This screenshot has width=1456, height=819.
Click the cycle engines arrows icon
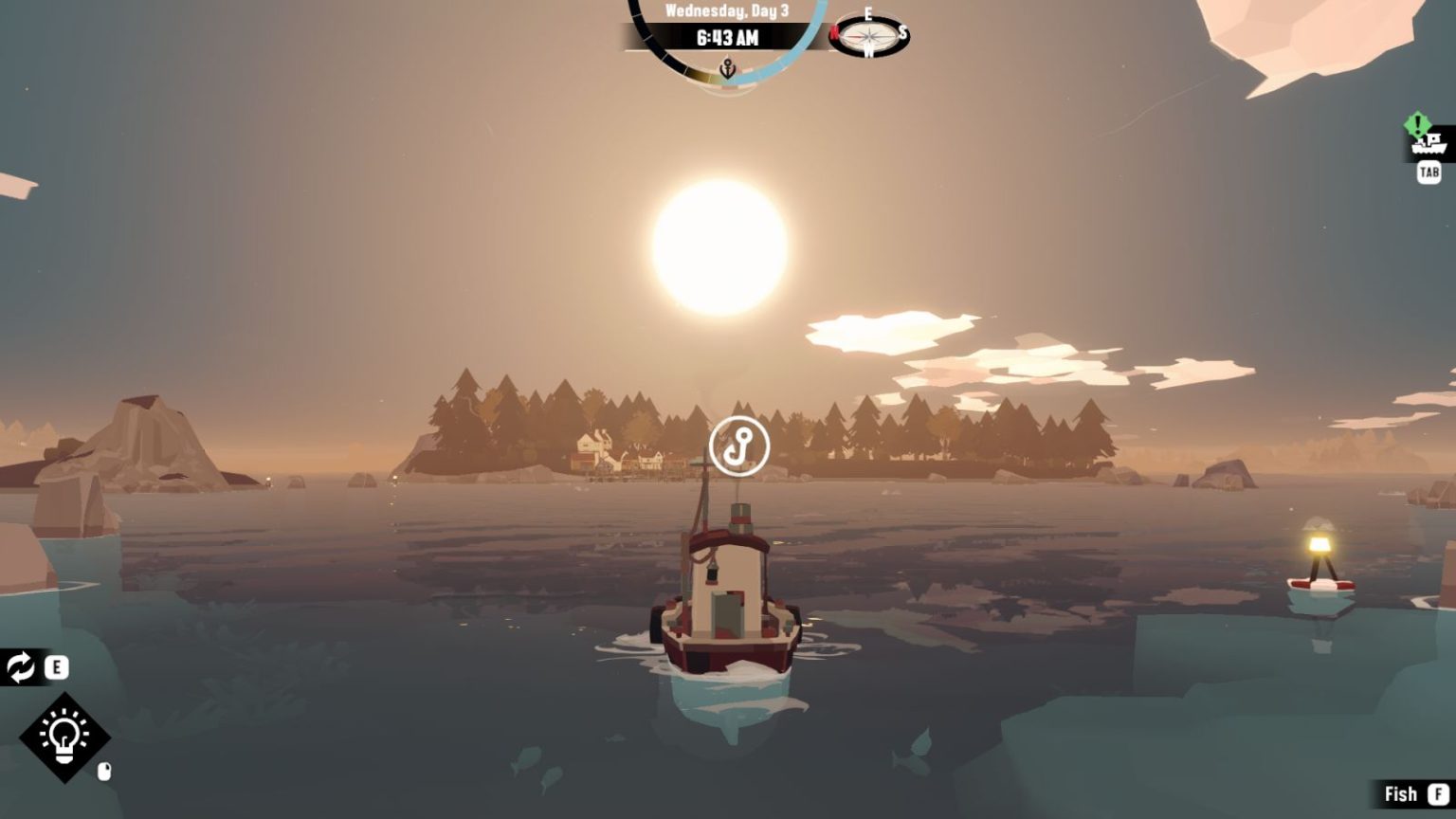19,669
